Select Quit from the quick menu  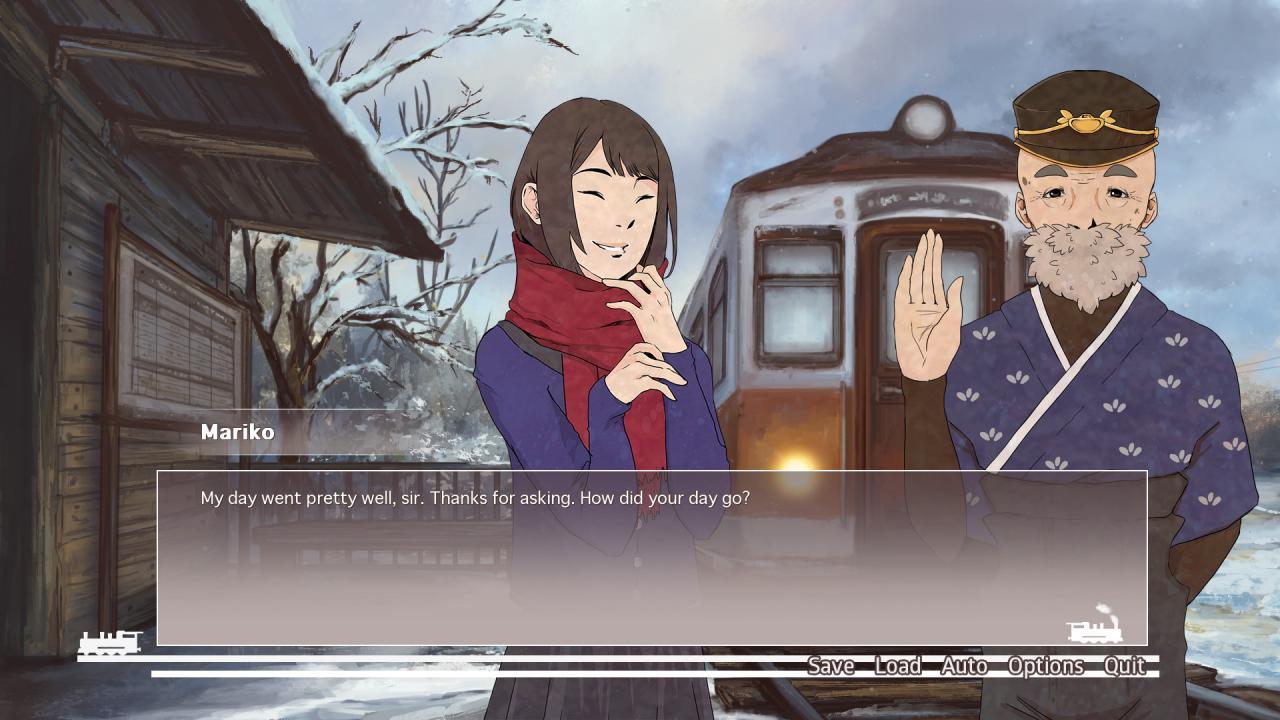[1124, 666]
